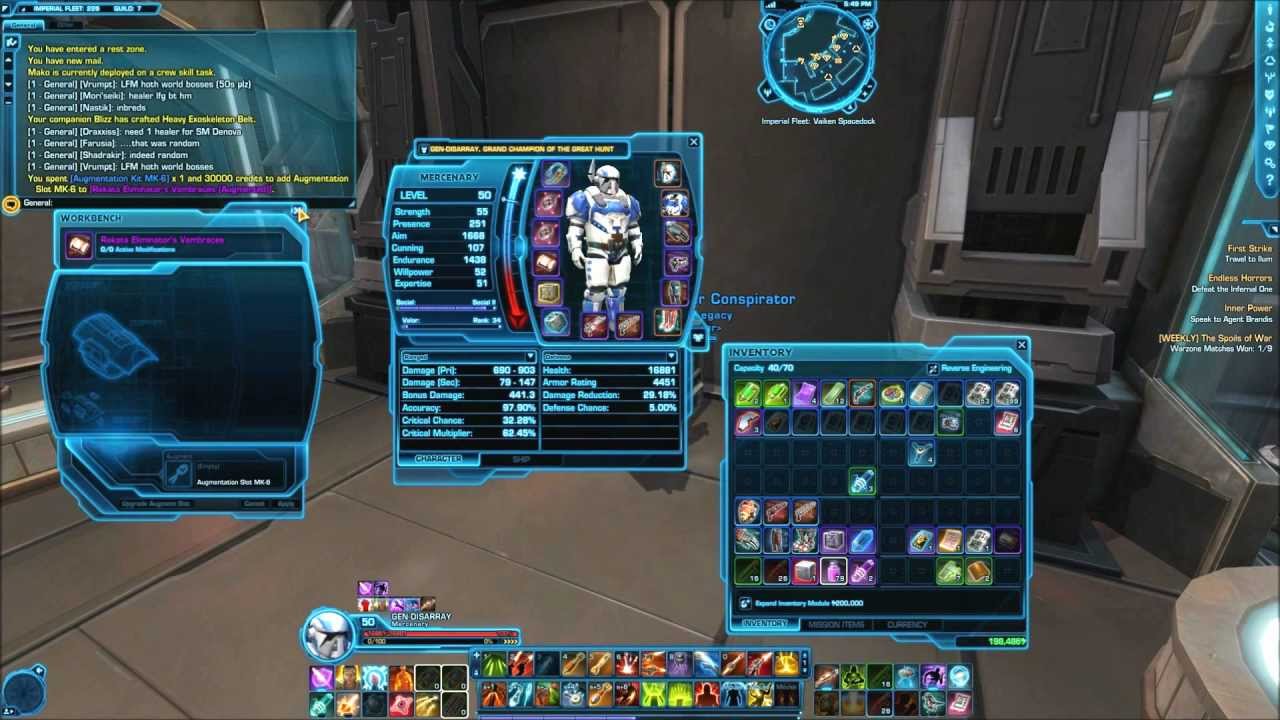Open the Ranged stats dropdown
1280x720 pixels.
530,357
